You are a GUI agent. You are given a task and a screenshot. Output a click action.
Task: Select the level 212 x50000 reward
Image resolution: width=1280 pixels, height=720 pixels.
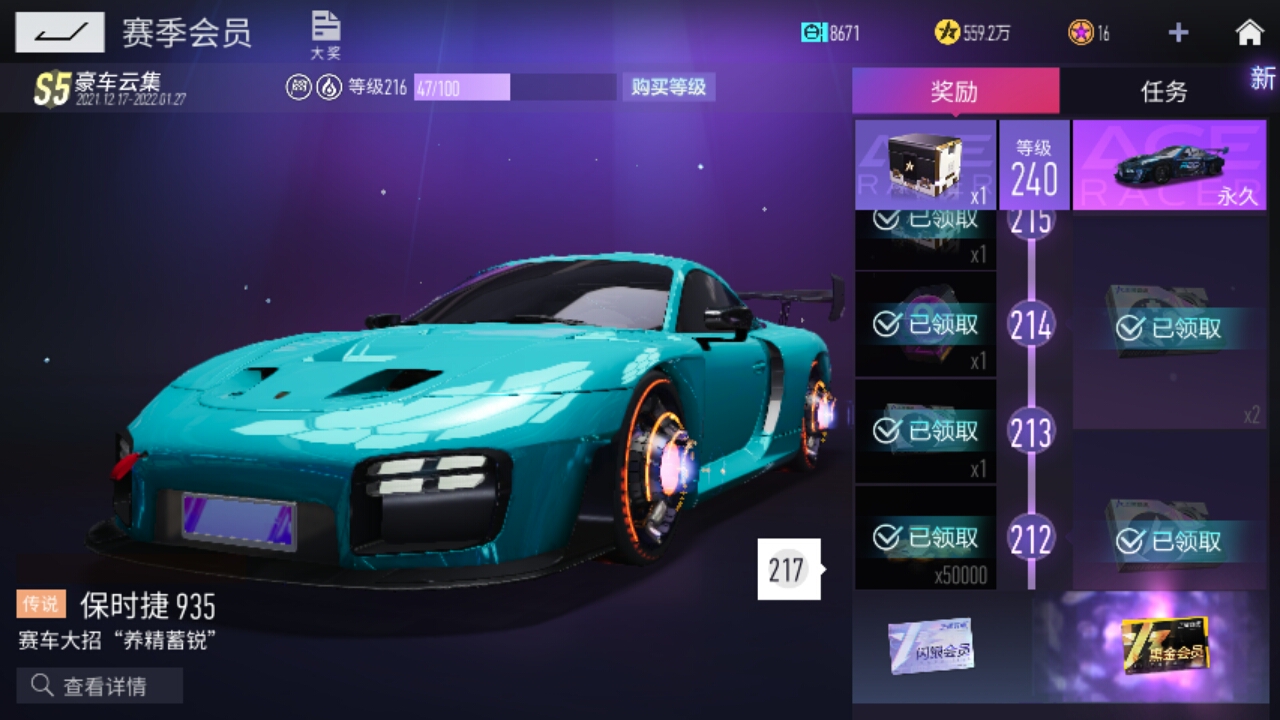[x=925, y=539]
